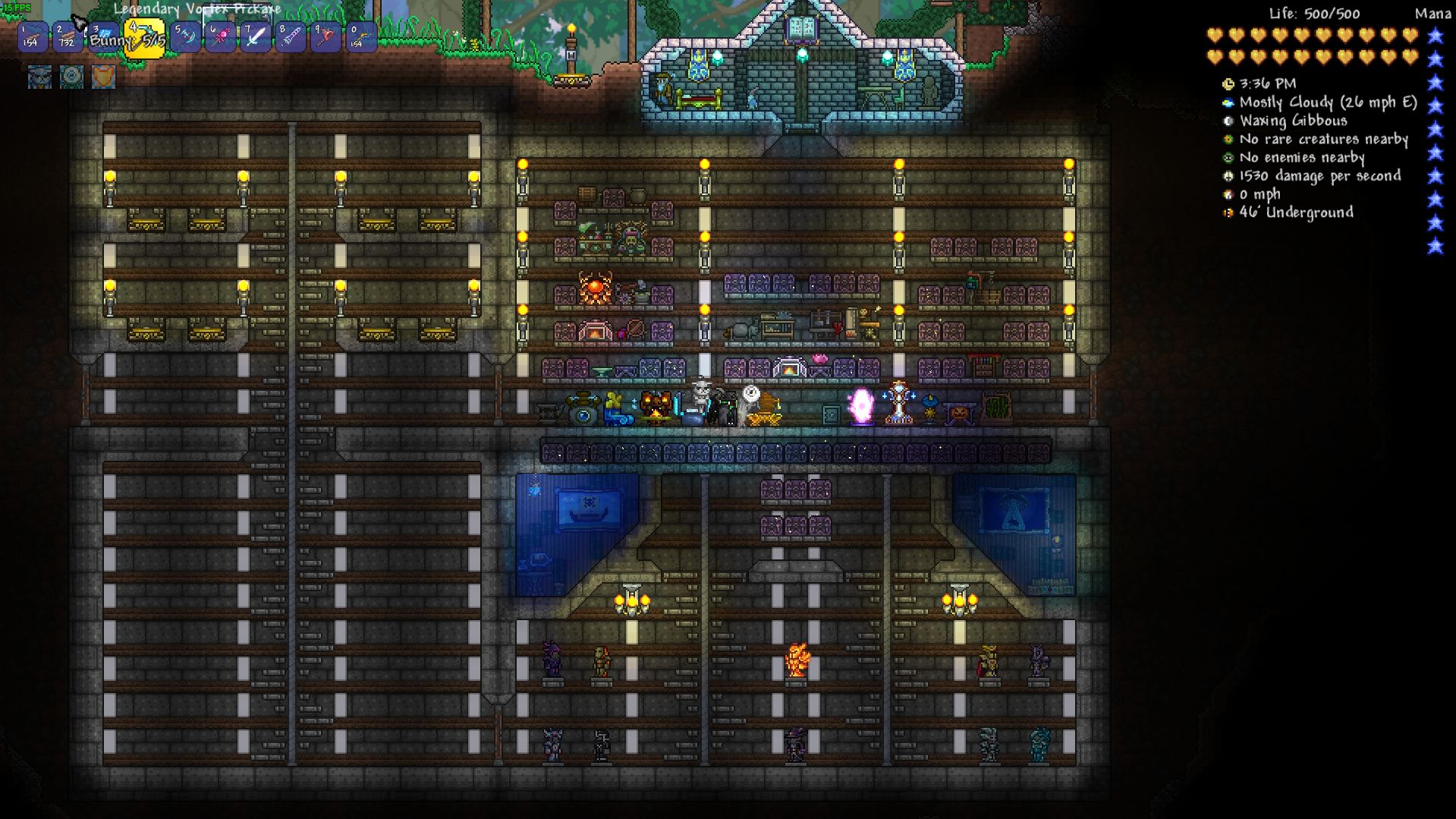The height and width of the screenshot is (819, 1456).
Task: Click the DPS meter icon
Action: 1228,175
